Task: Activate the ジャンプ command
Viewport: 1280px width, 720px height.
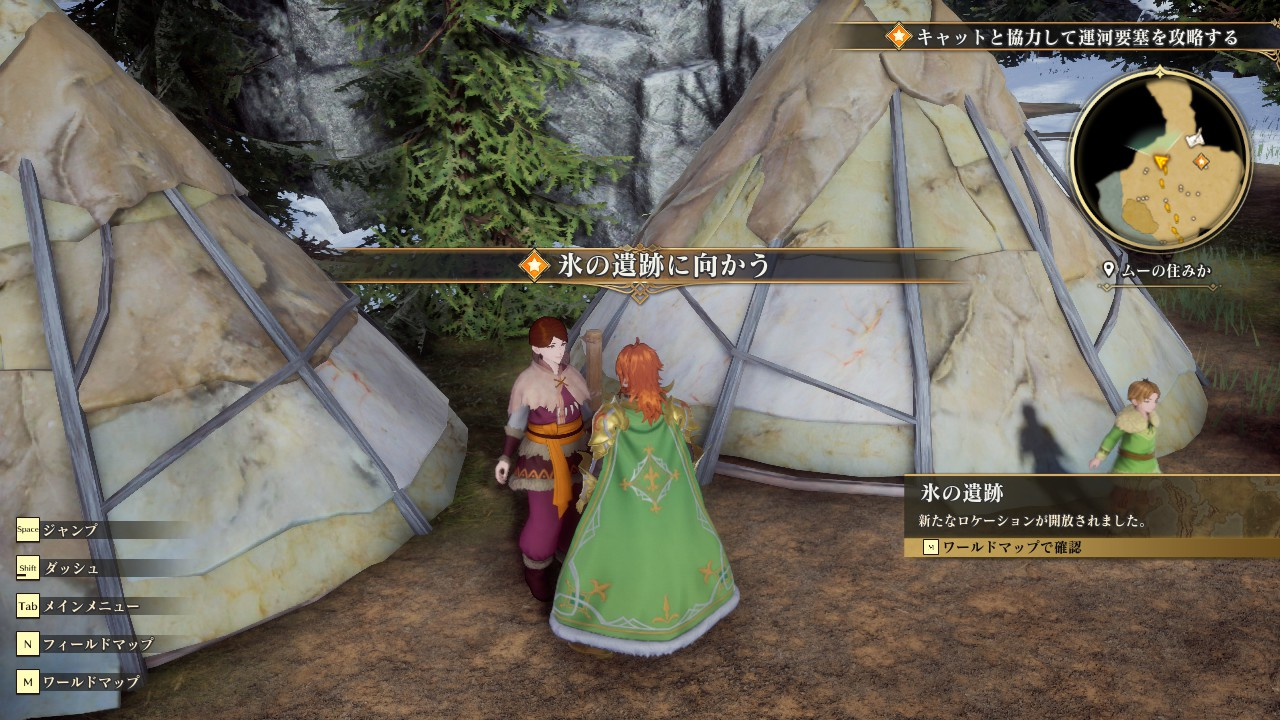Action: point(70,530)
